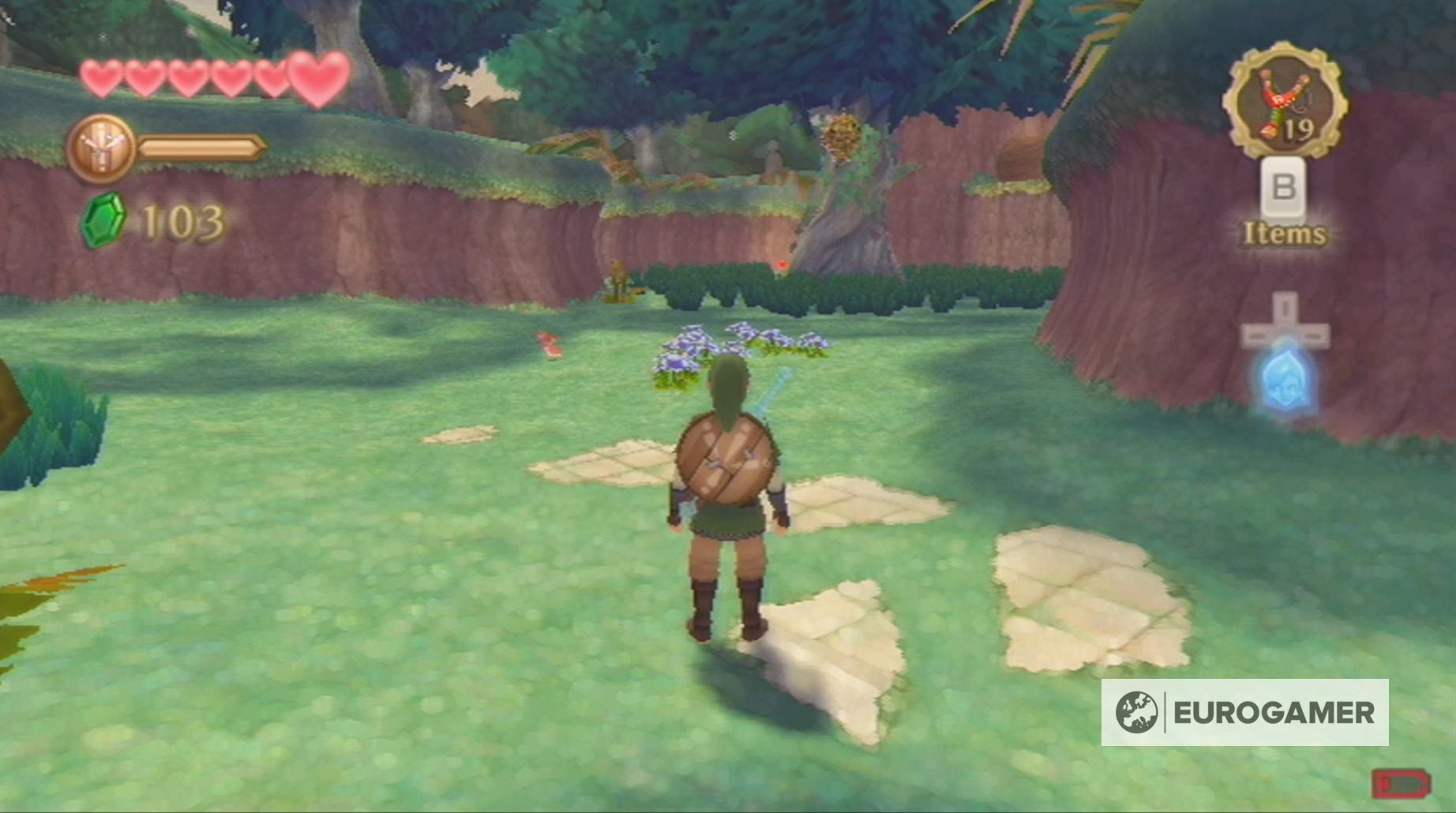Screen dimensions: 1456x813
Task: Click the B button prompt
Action: 1284,189
